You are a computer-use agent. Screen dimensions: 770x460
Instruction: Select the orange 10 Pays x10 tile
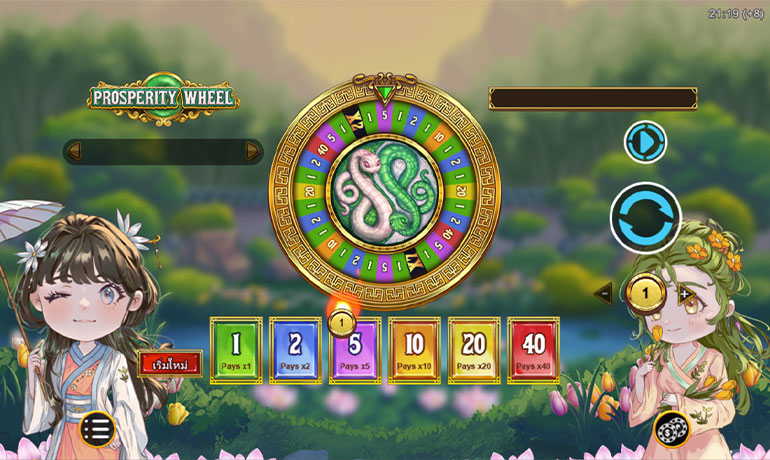414,350
